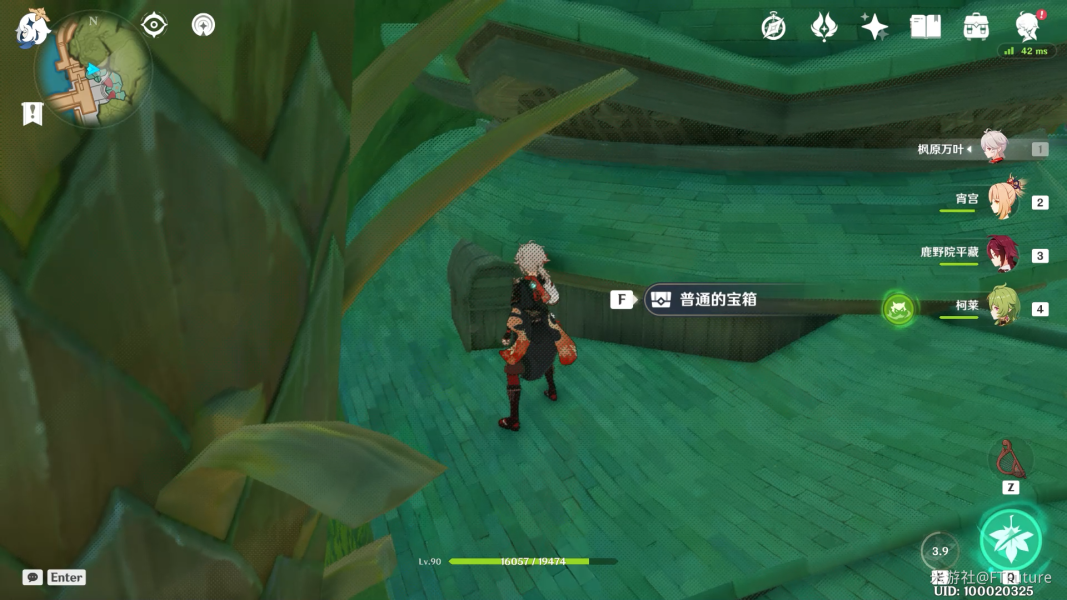Open the adventurer handbook book icon
Screen dimensions: 1067x600
click(x=925, y=27)
